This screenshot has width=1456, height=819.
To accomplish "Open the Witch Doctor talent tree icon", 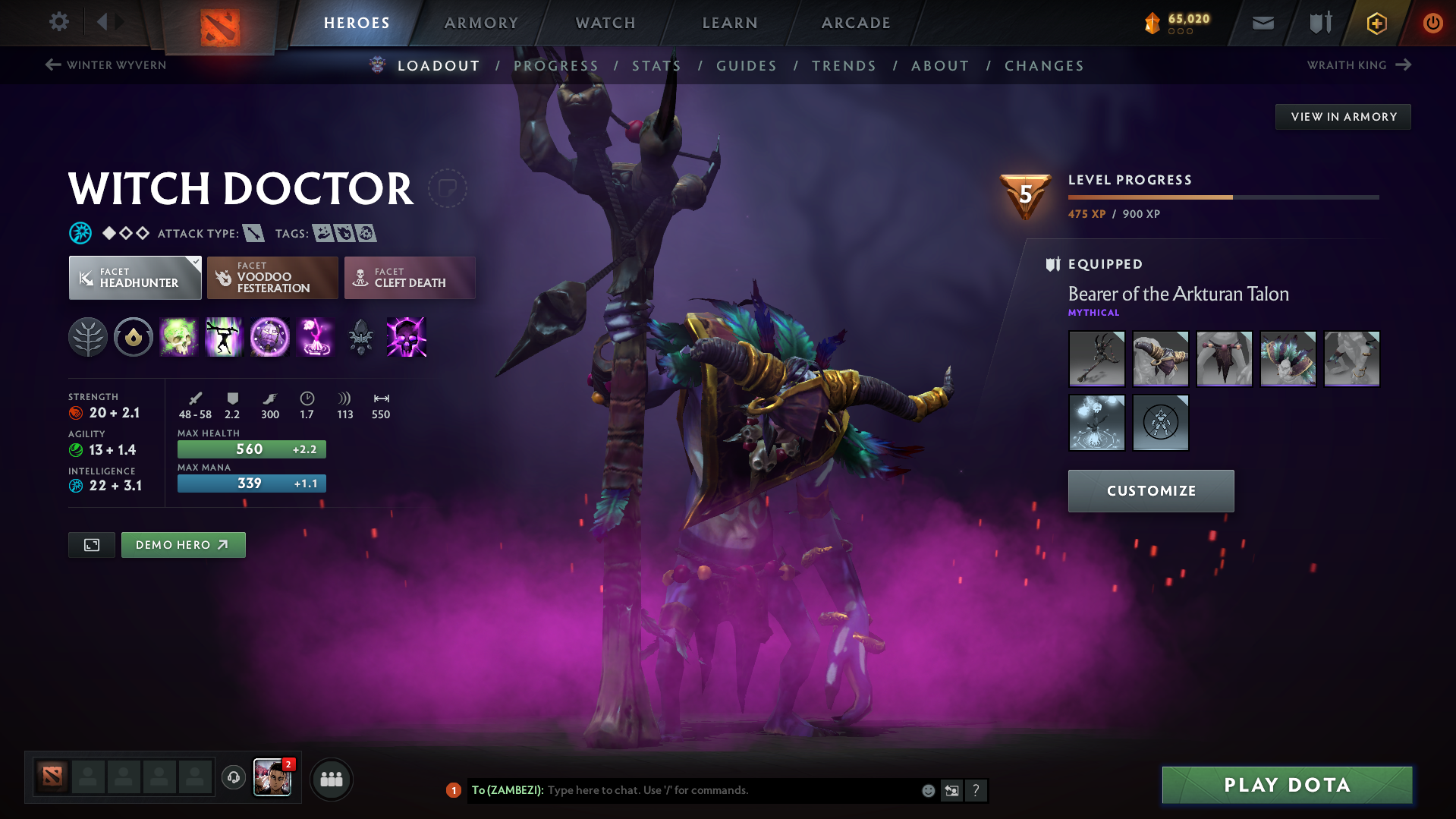I will [88, 337].
